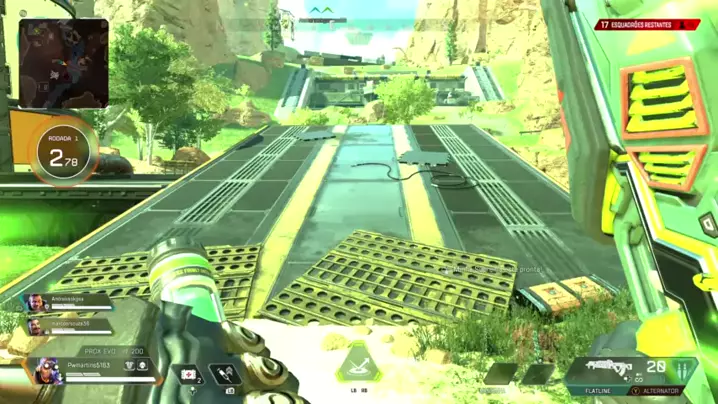The image size is (718, 404).
Task: Select the ammo type icon beside the 20 count
Action: [x=683, y=369]
